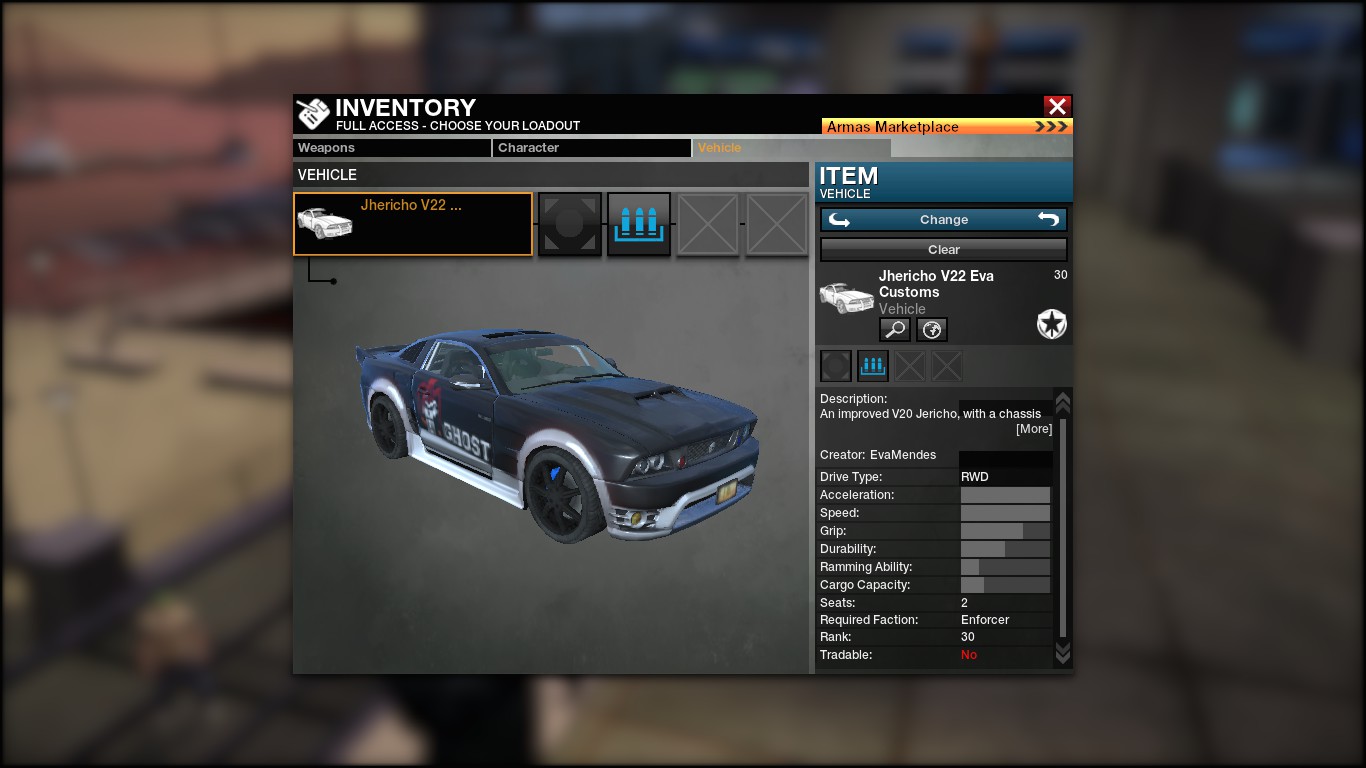Screen dimensions: 1366x768
Task: Clear the selected vehicle
Action: click(x=943, y=250)
